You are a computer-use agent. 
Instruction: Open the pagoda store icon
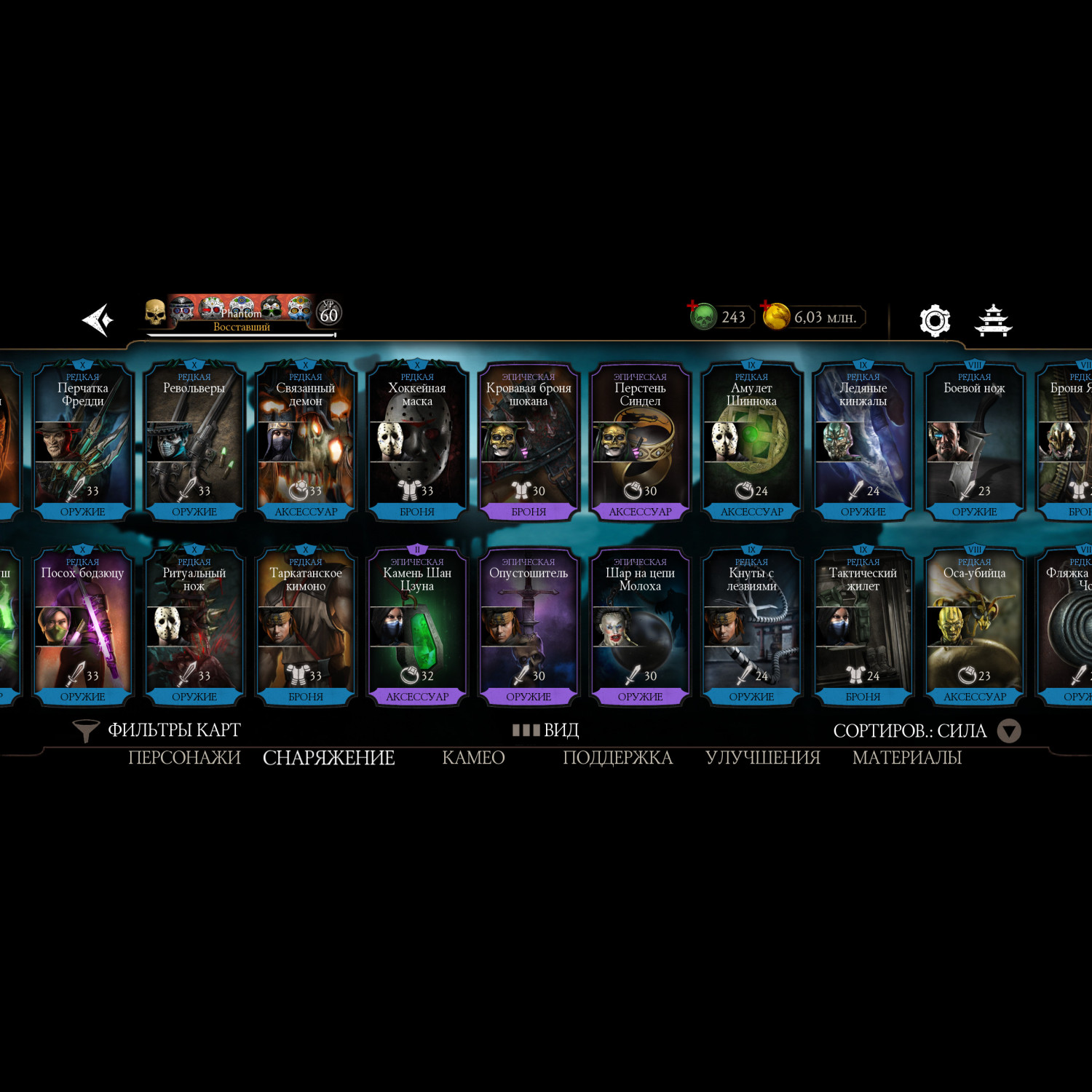pos(994,320)
